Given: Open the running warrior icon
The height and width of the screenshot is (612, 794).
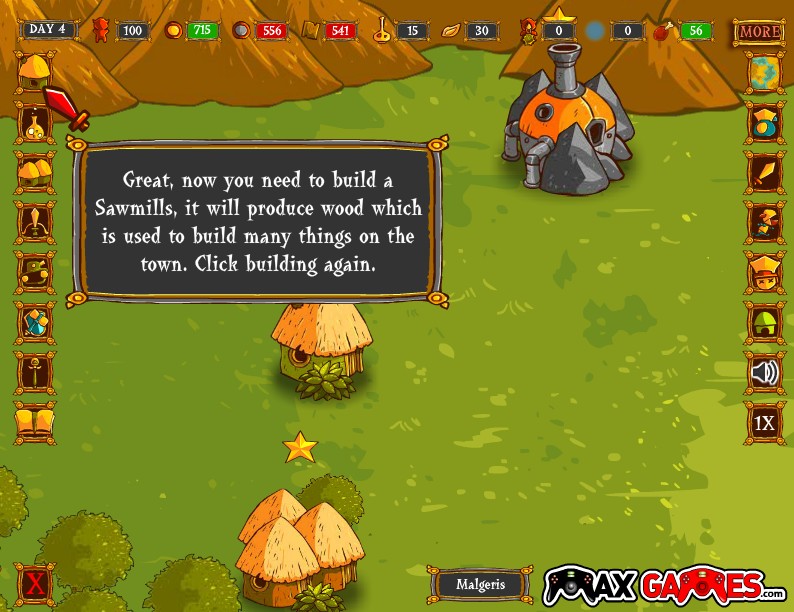Looking at the screenshot, I should pyautogui.click(x=764, y=222).
